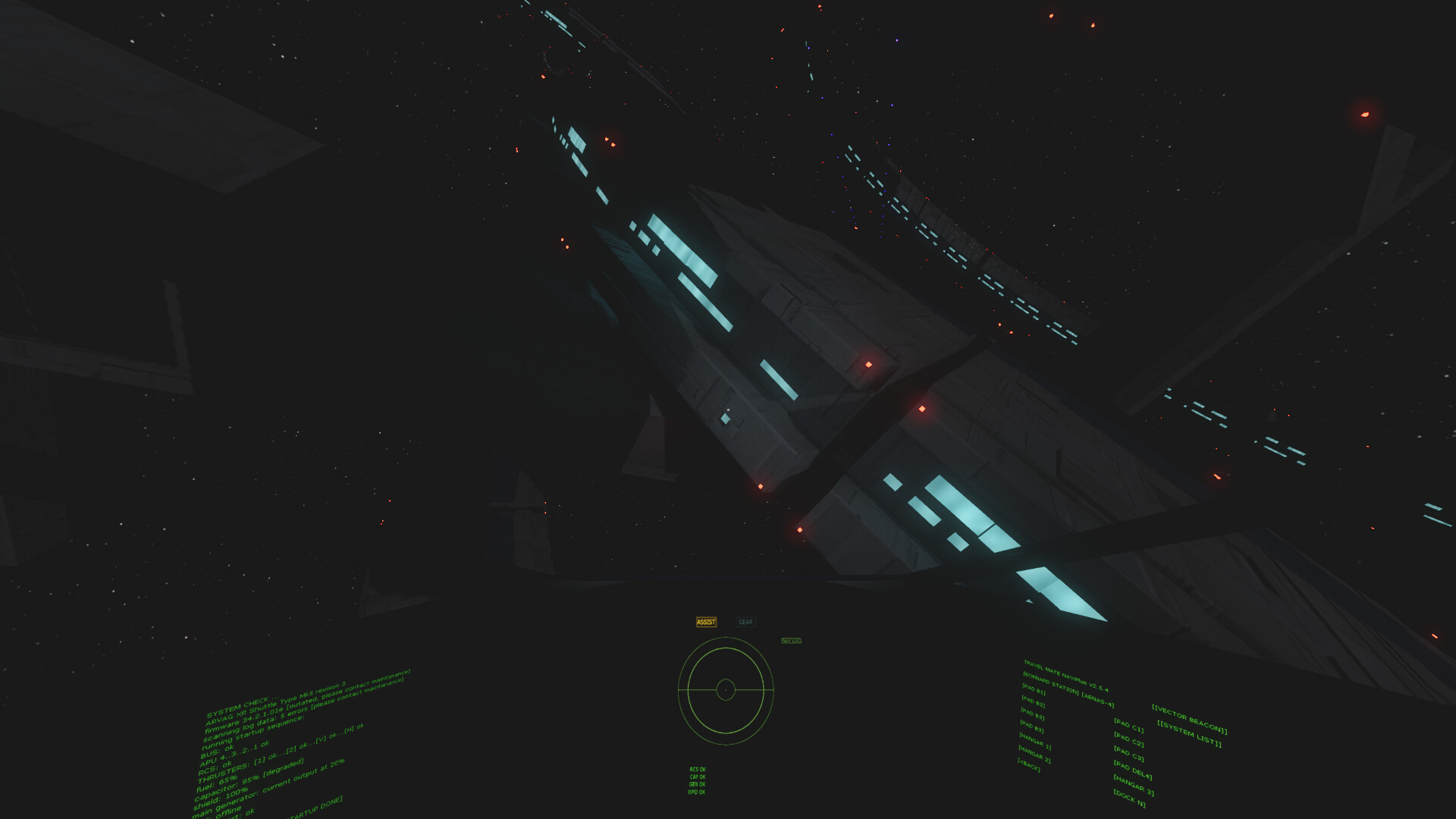The image size is (1456, 819).
Task: Select HANGAR 2 from the nav menu
Action: pyautogui.click(x=1034, y=754)
